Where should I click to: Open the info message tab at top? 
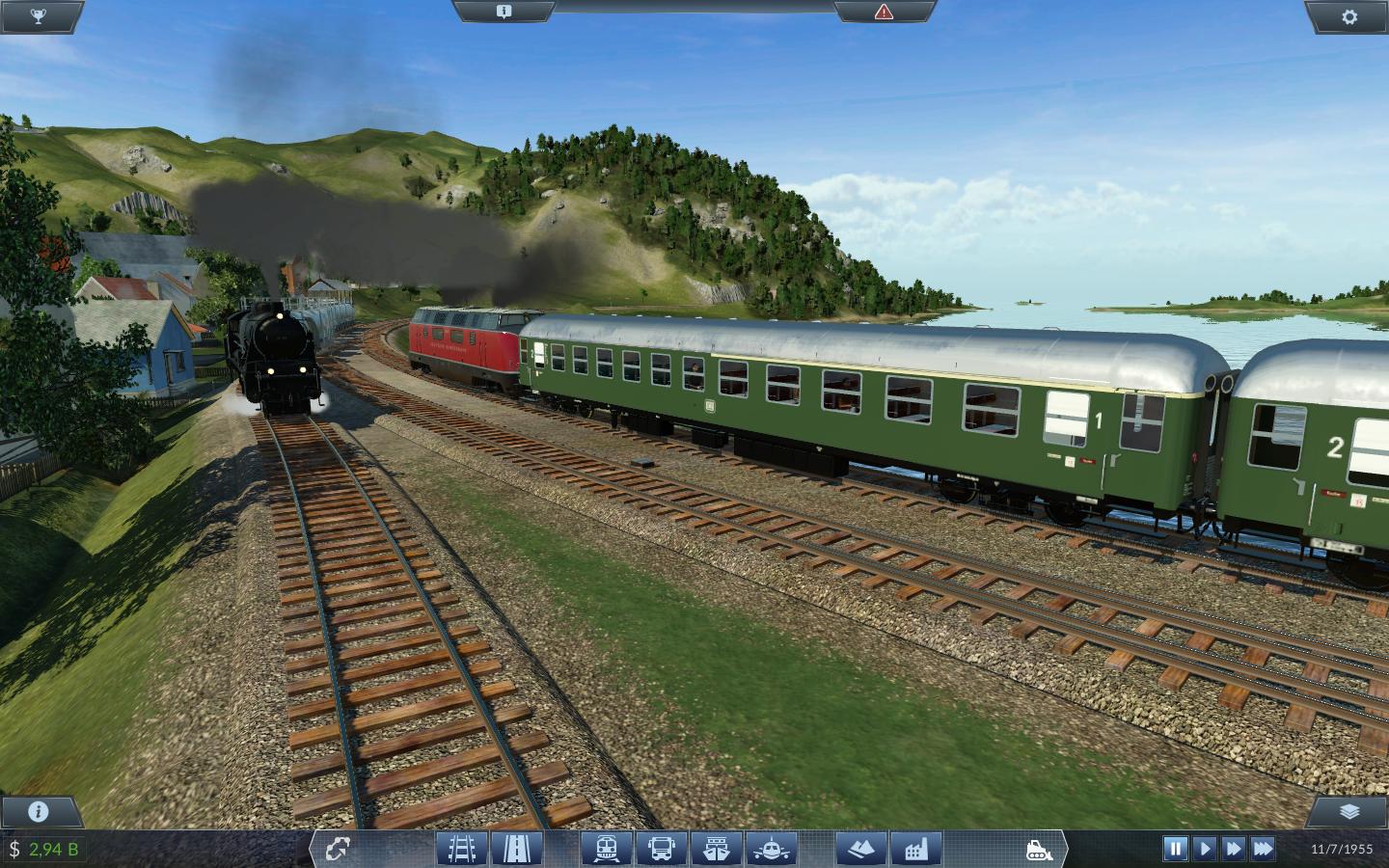pyautogui.click(x=503, y=12)
